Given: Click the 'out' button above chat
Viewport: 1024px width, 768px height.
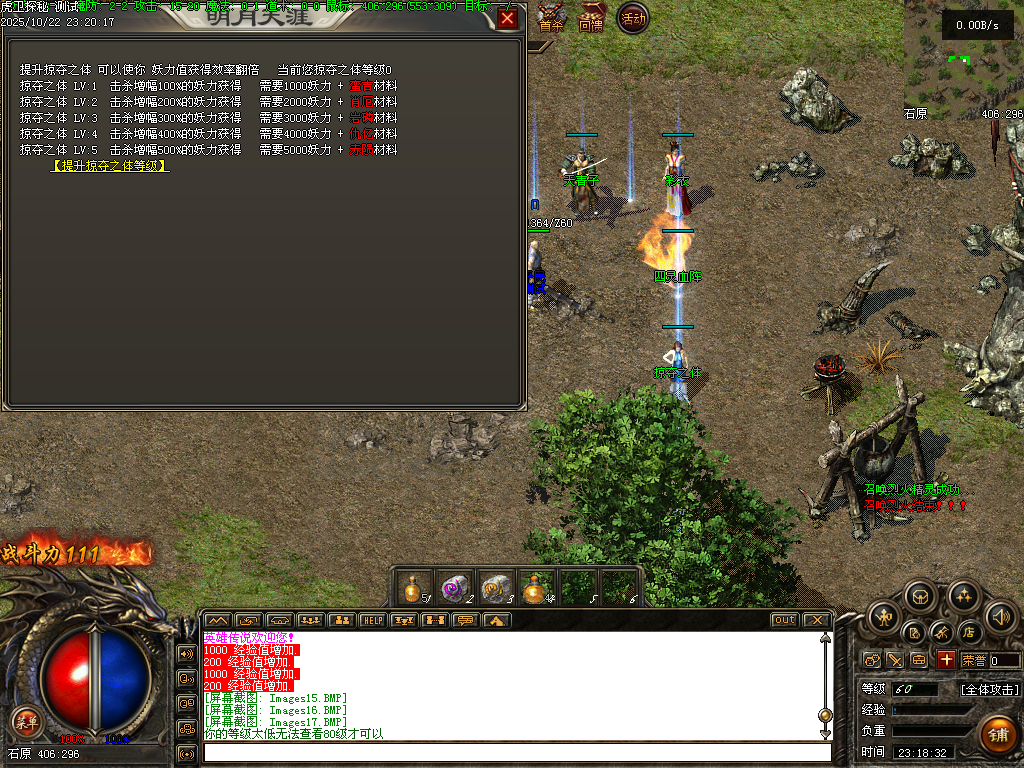Looking at the screenshot, I should (785, 620).
